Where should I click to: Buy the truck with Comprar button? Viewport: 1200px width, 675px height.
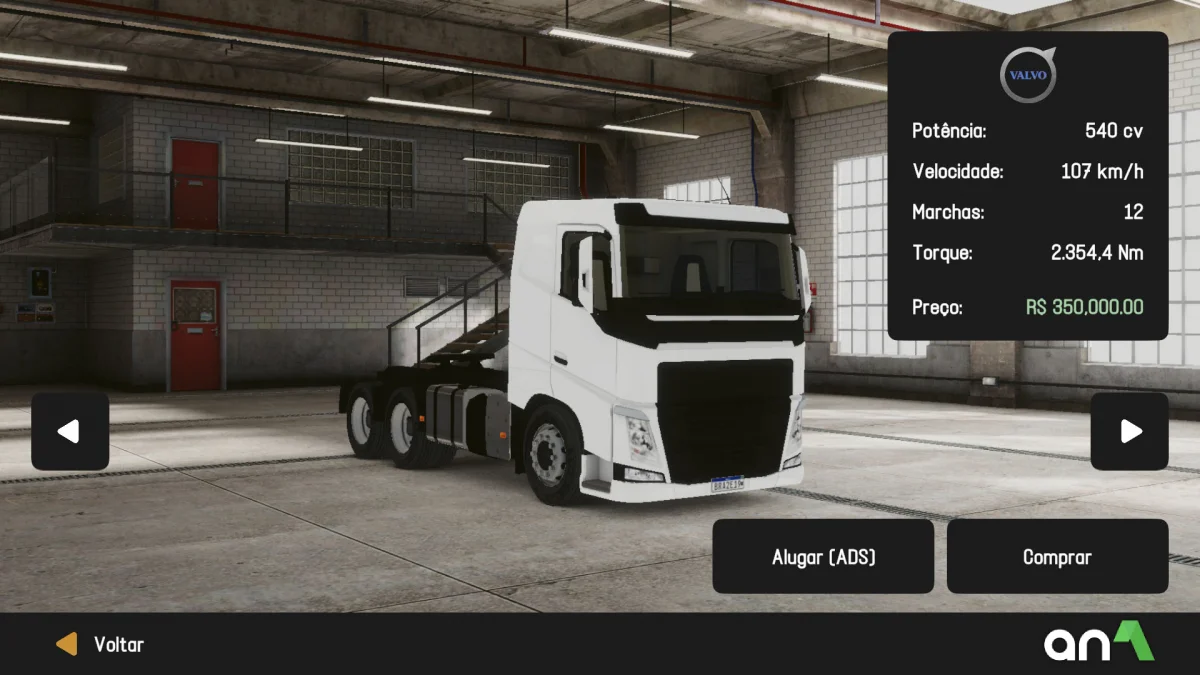[1057, 556]
